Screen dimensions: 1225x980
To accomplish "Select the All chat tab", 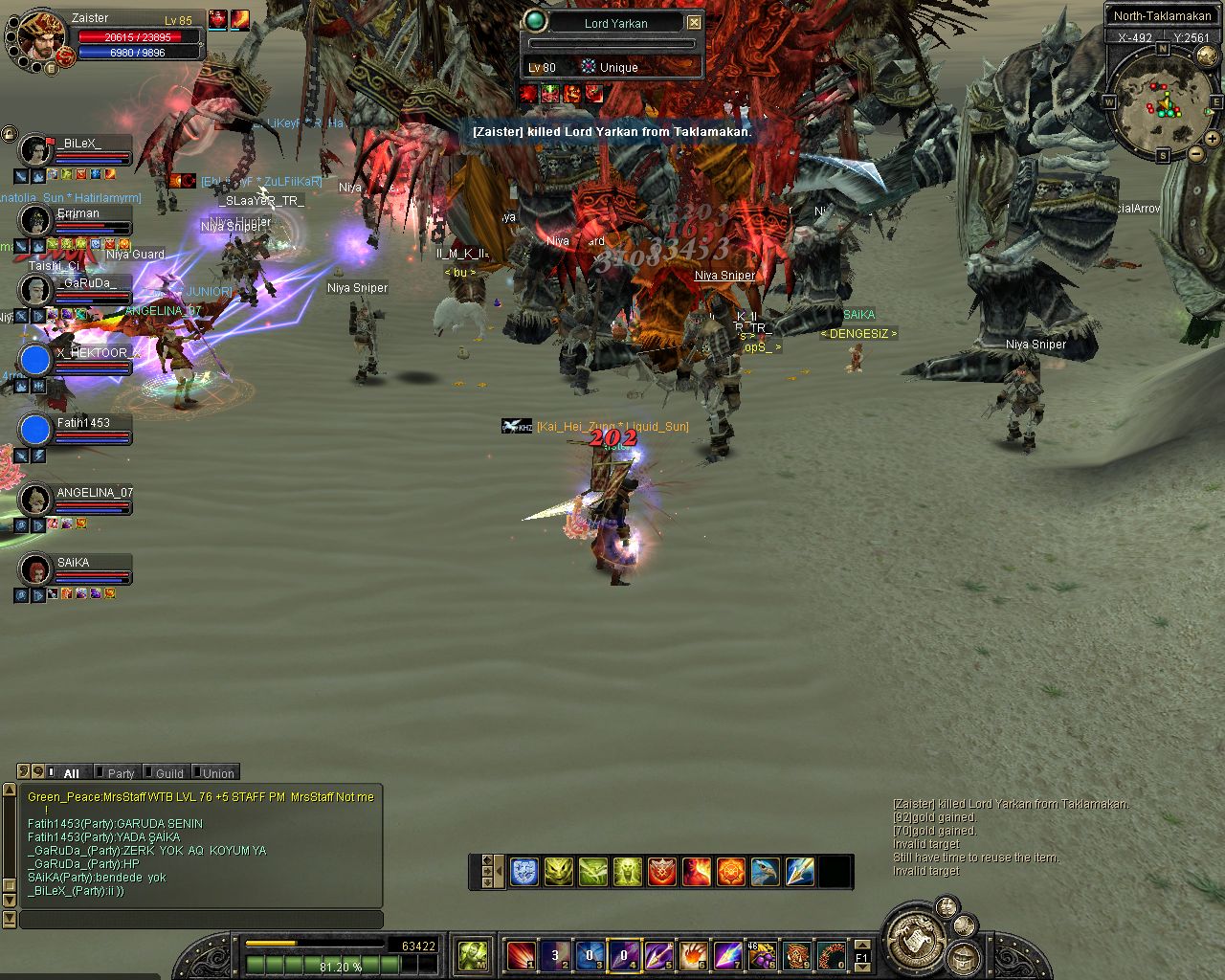I will click(x=71, y=773).
